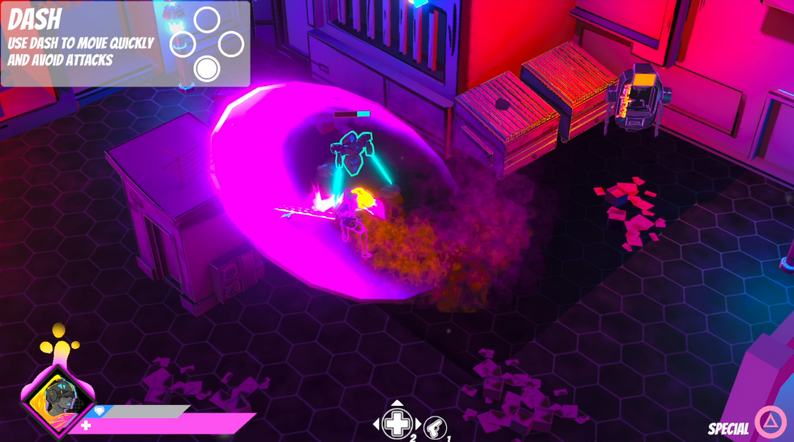Select the medkit cross item slot
The image size is (794, 442).
[x=397, y=423]
